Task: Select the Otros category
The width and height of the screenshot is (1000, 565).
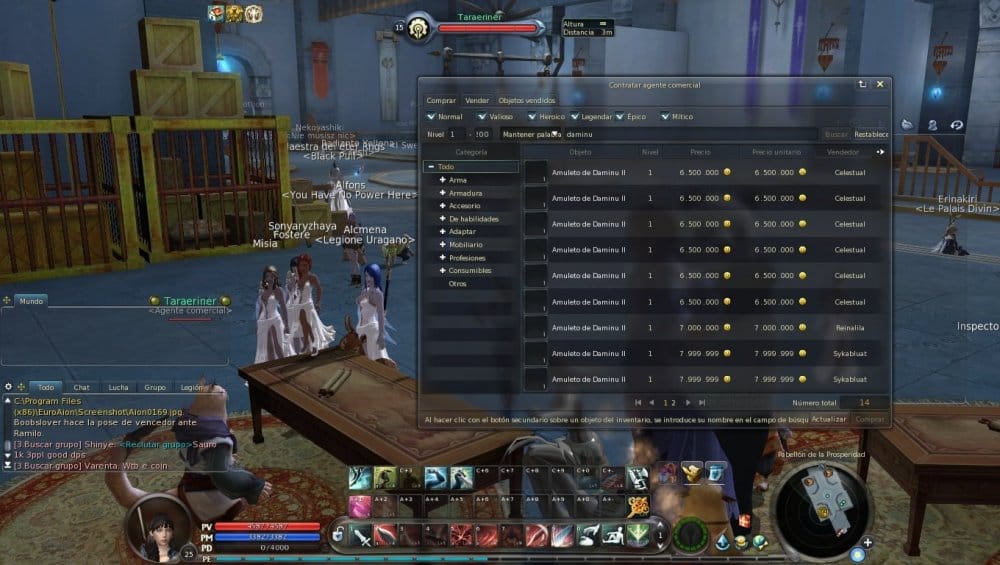Action: [458, 284]
